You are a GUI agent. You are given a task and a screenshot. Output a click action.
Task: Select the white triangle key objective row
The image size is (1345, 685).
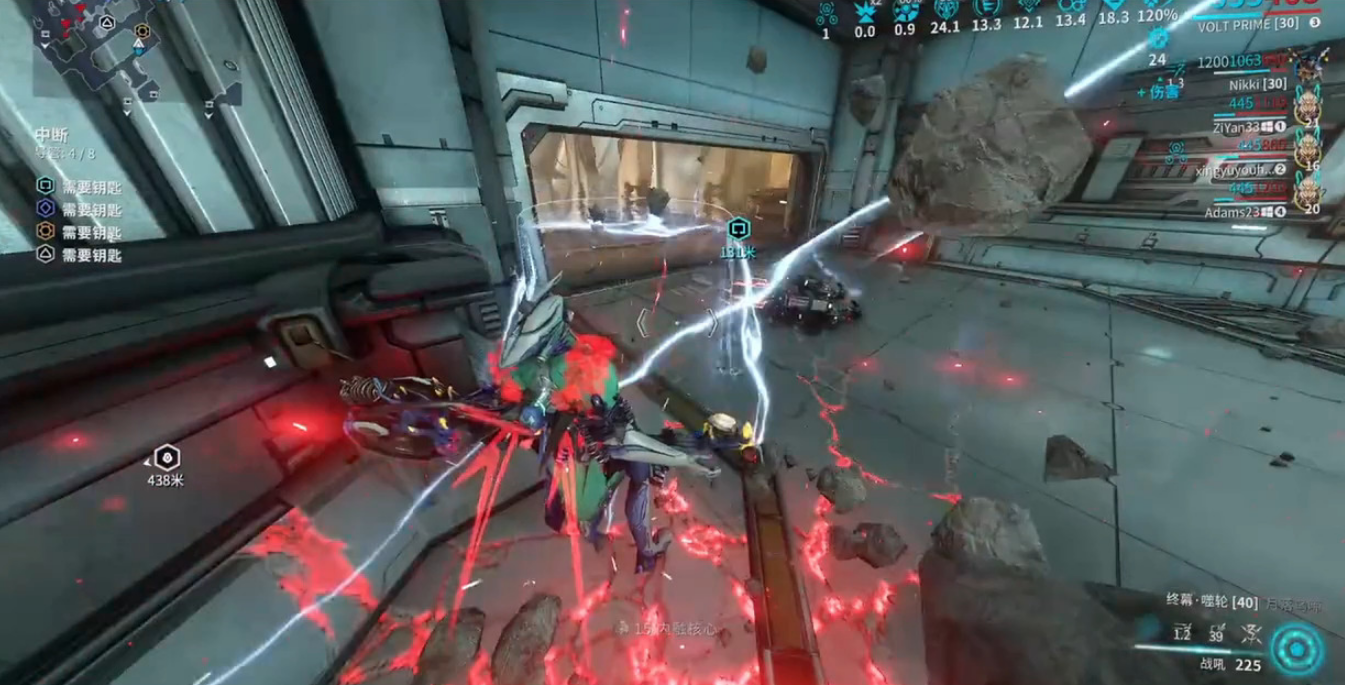tap(79, 255)
